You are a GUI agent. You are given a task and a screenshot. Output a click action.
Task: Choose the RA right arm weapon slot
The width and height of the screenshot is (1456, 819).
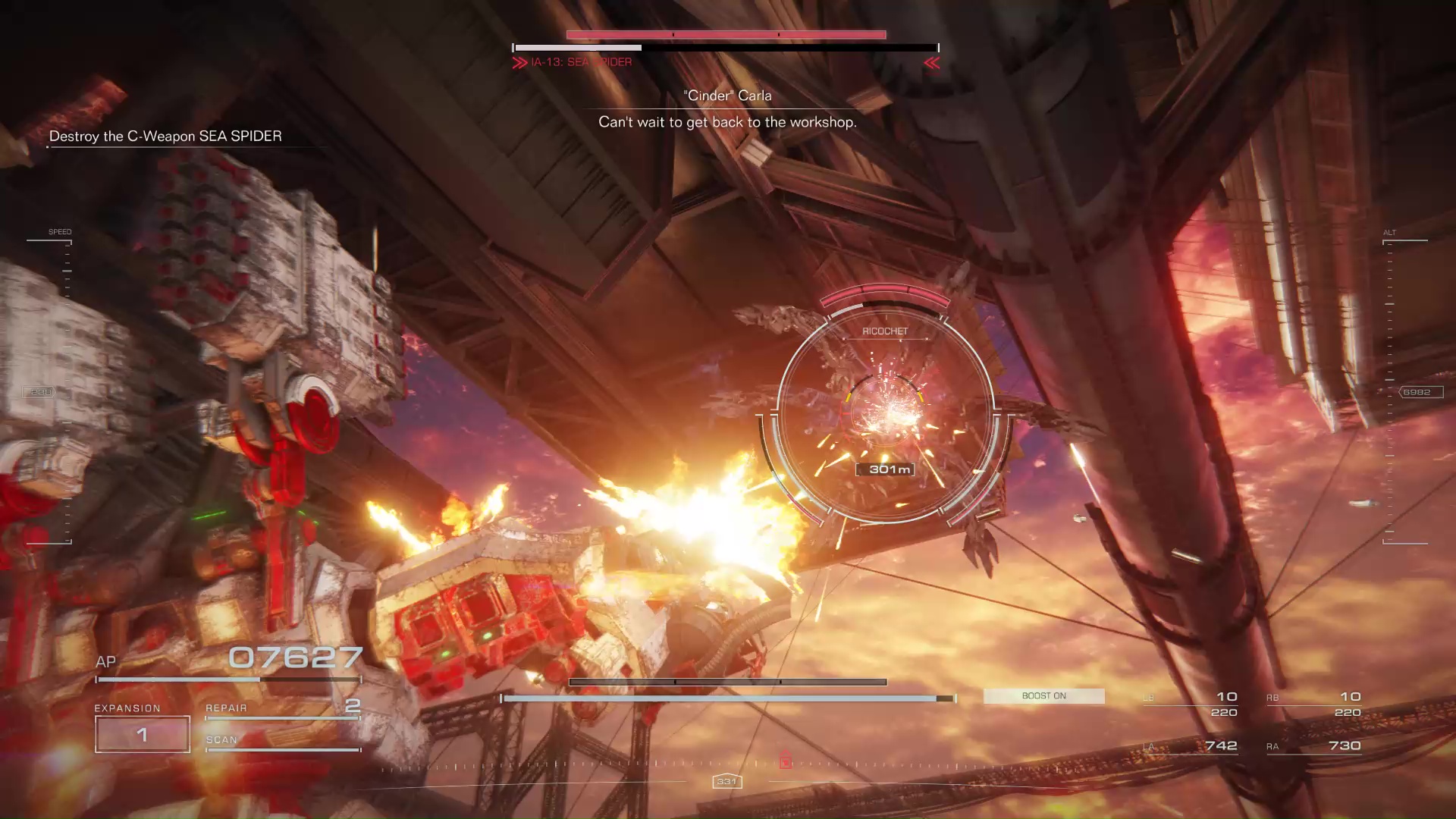[x=1314, y=746]
